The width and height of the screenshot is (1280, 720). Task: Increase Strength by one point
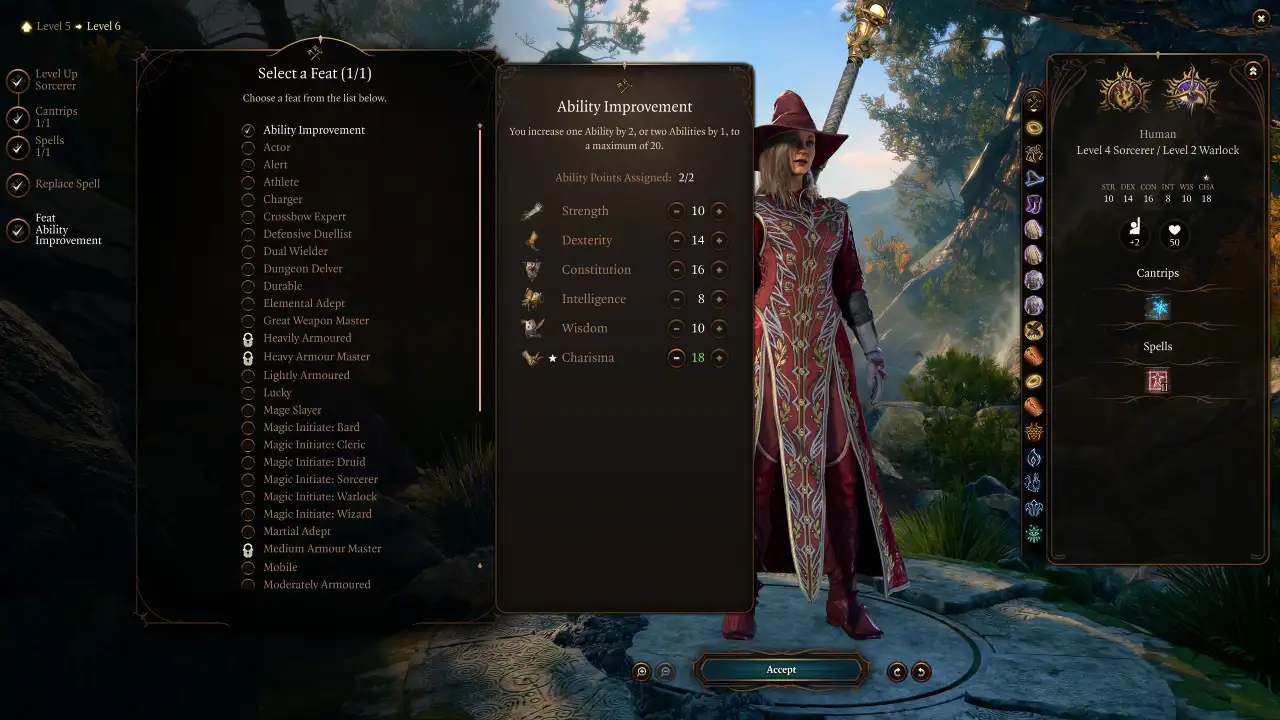tap(719, 211)
